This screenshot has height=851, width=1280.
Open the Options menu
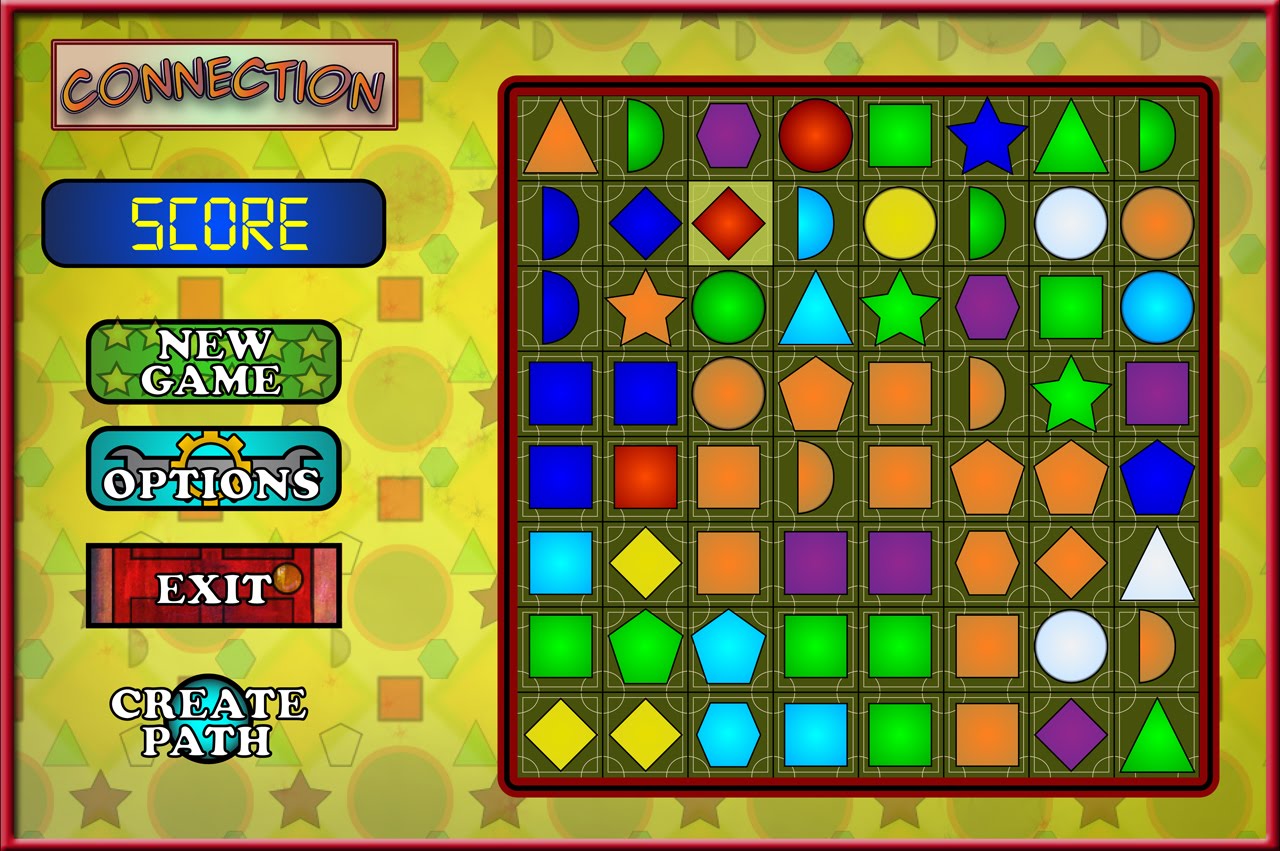point(213,470)
